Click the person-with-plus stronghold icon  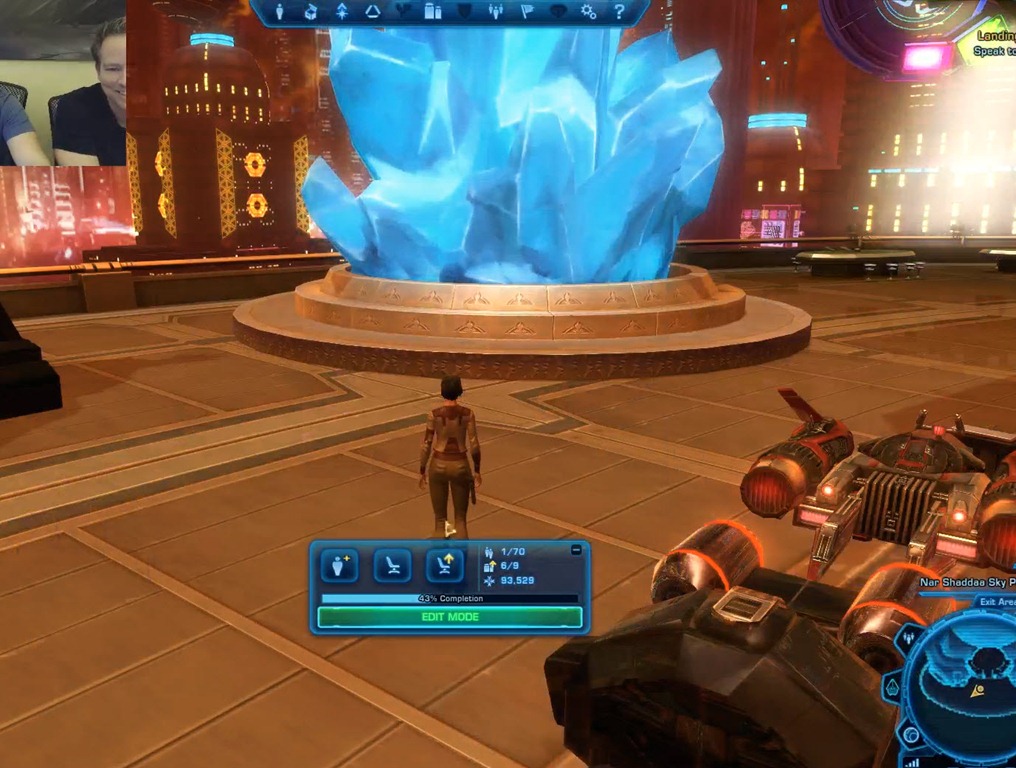pos(339,566)
